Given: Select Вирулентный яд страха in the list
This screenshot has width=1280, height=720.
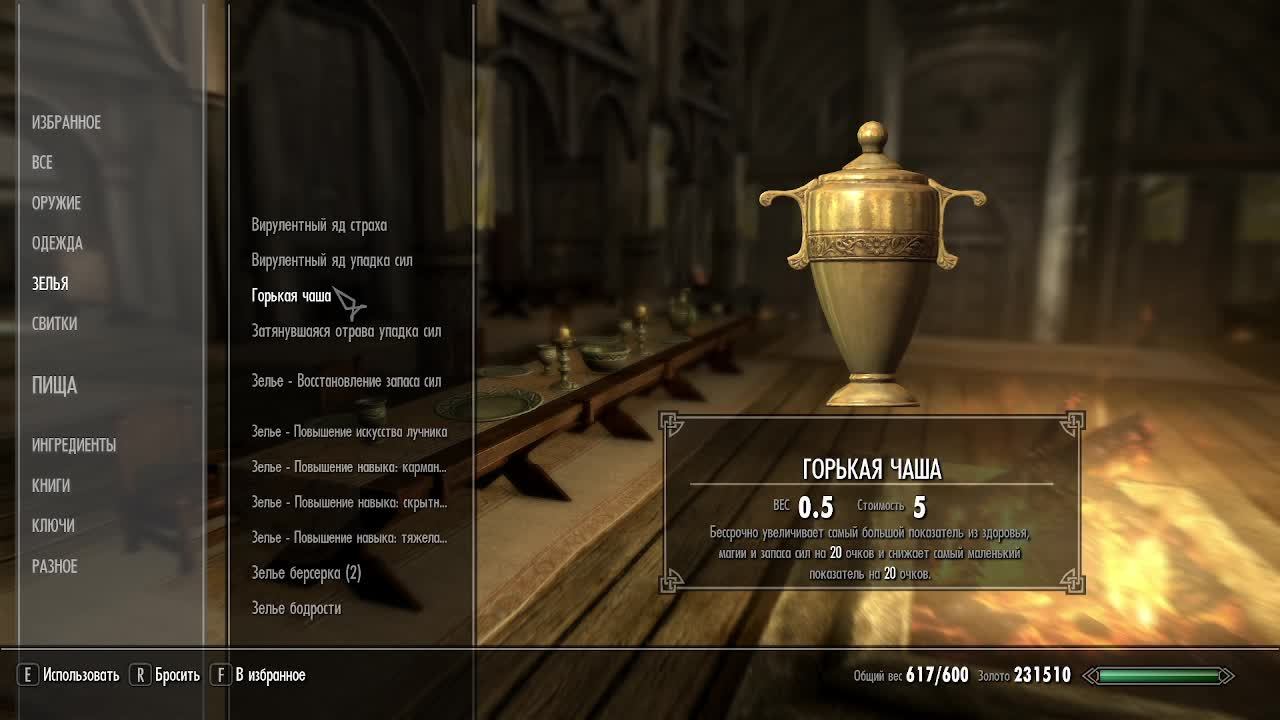Looking at the screenshot, I should 319,225.
